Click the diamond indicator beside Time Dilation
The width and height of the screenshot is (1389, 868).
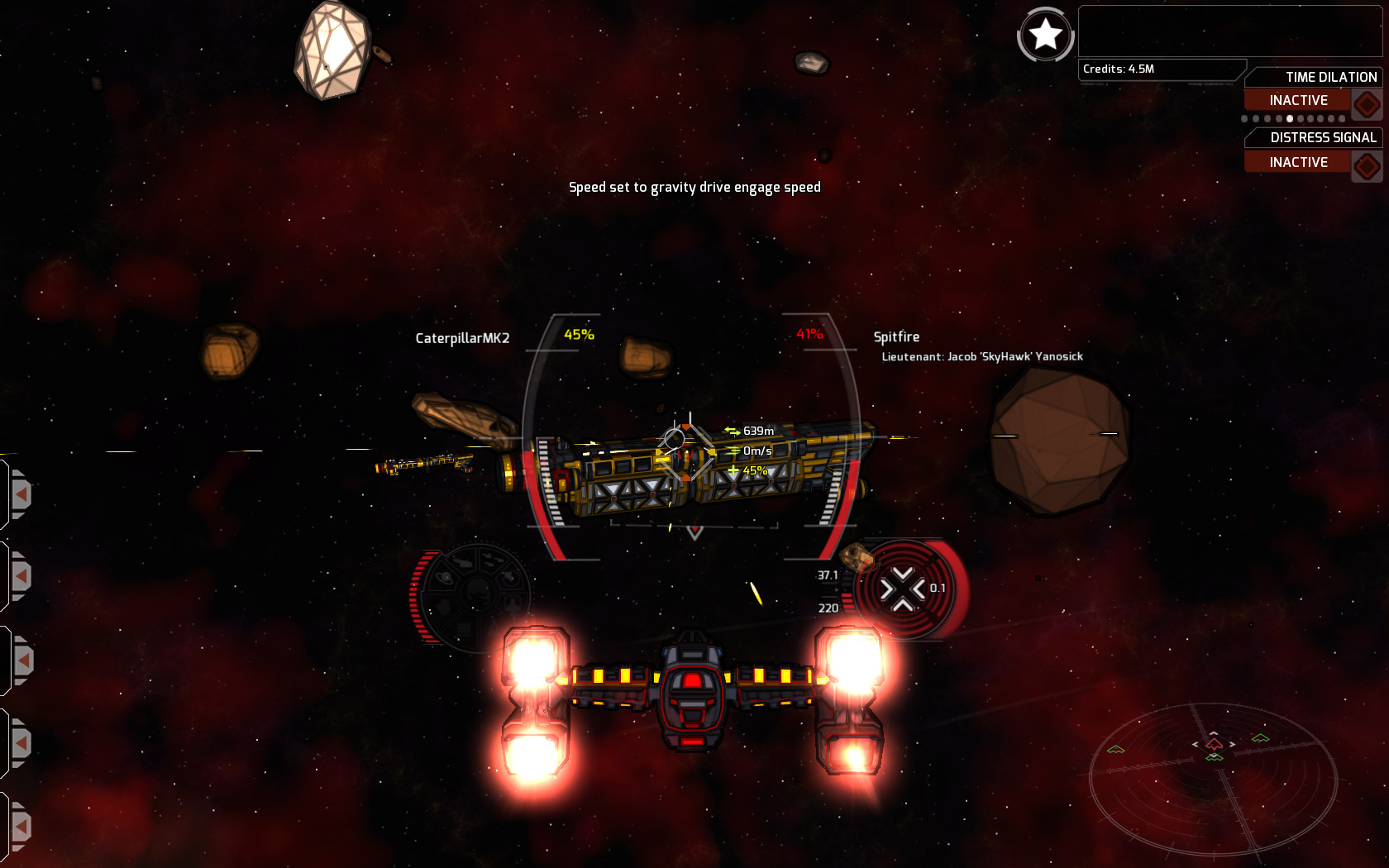tap(1367, 104)
